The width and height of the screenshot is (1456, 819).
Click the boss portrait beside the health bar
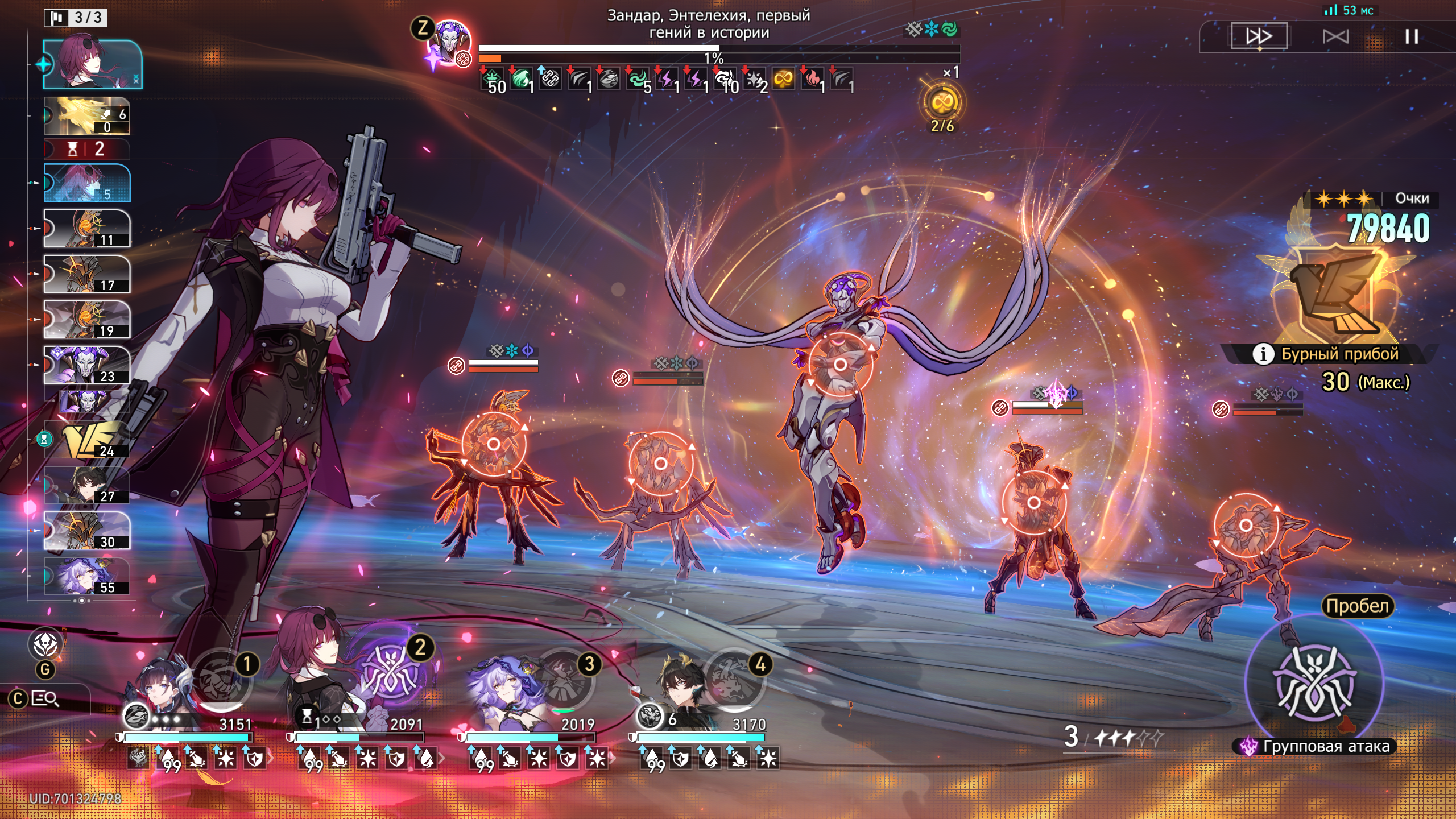(449, 43)
